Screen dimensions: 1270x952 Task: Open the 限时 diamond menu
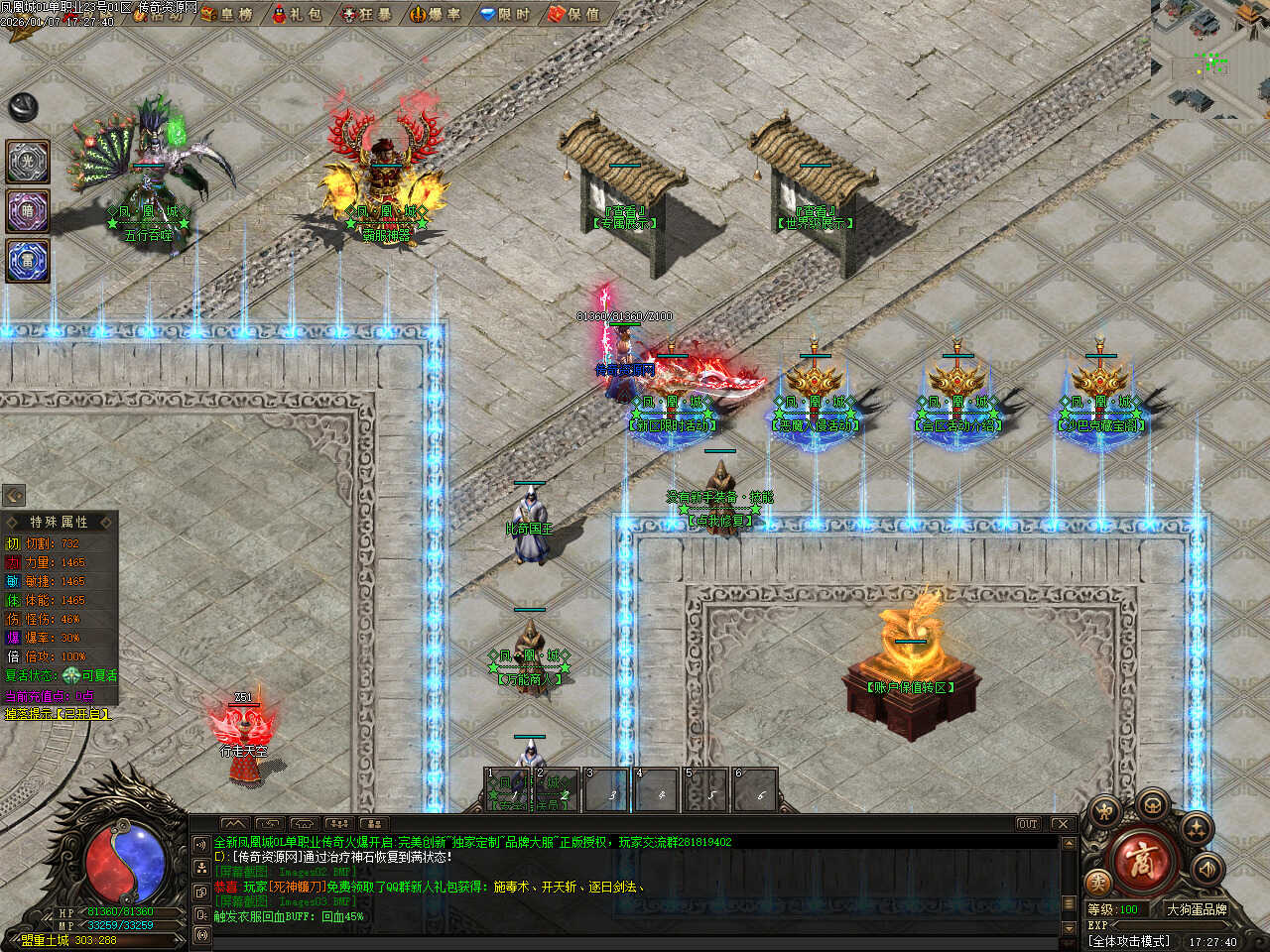point(504,14)
